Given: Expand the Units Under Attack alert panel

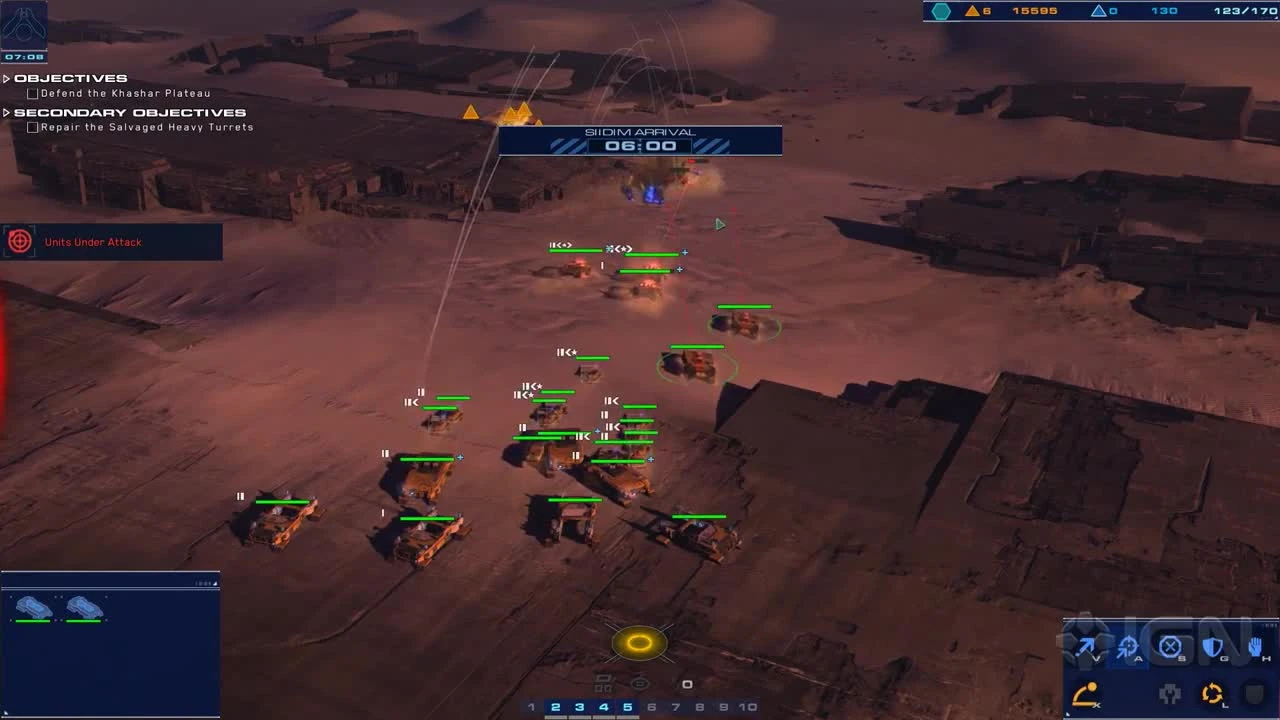Looking at the screenshot, I should [110, 242].
